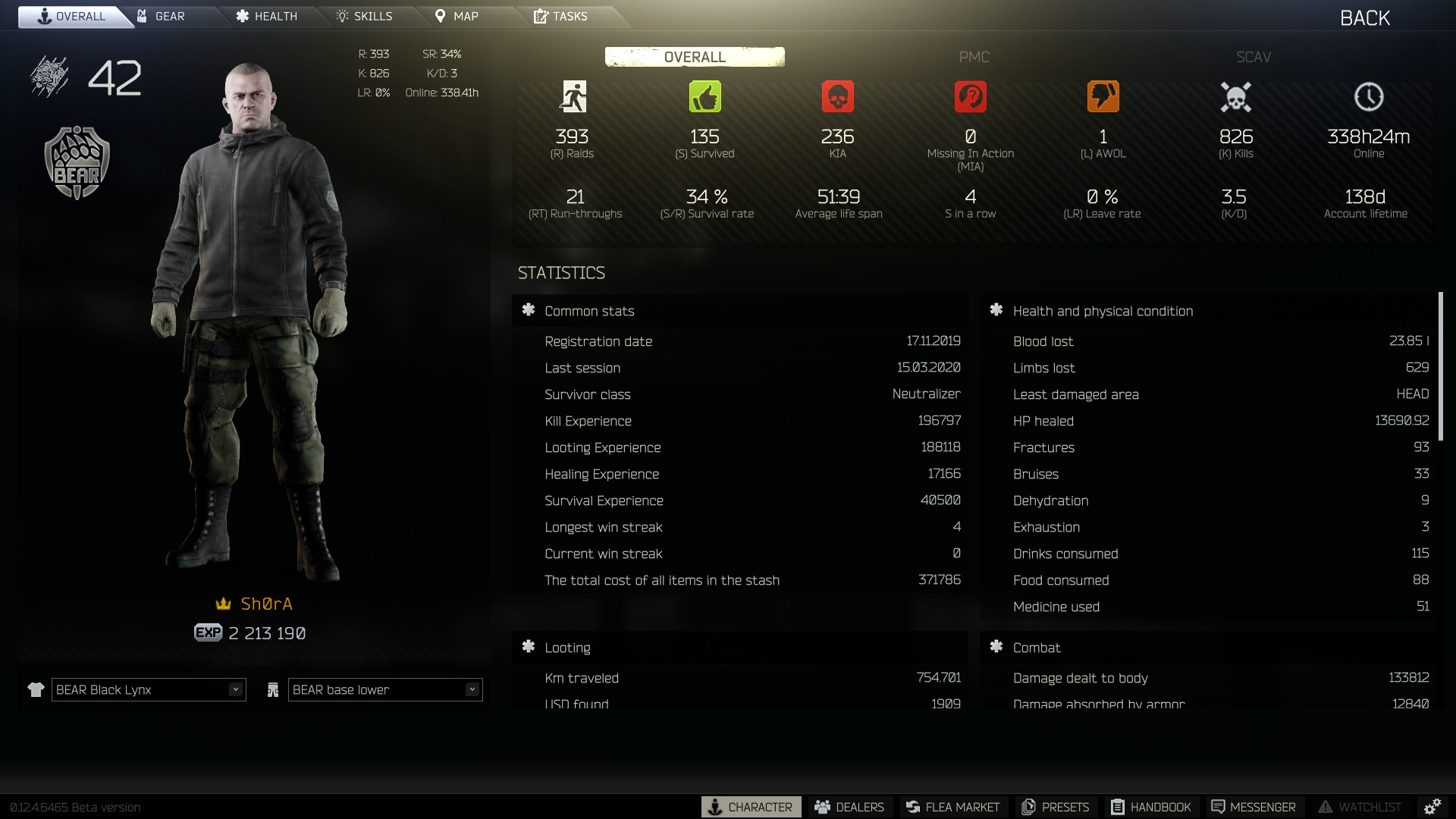The image size is (1456, 819).
Task: Click the Watchlist warning icon
Action: pos(1327,807)
